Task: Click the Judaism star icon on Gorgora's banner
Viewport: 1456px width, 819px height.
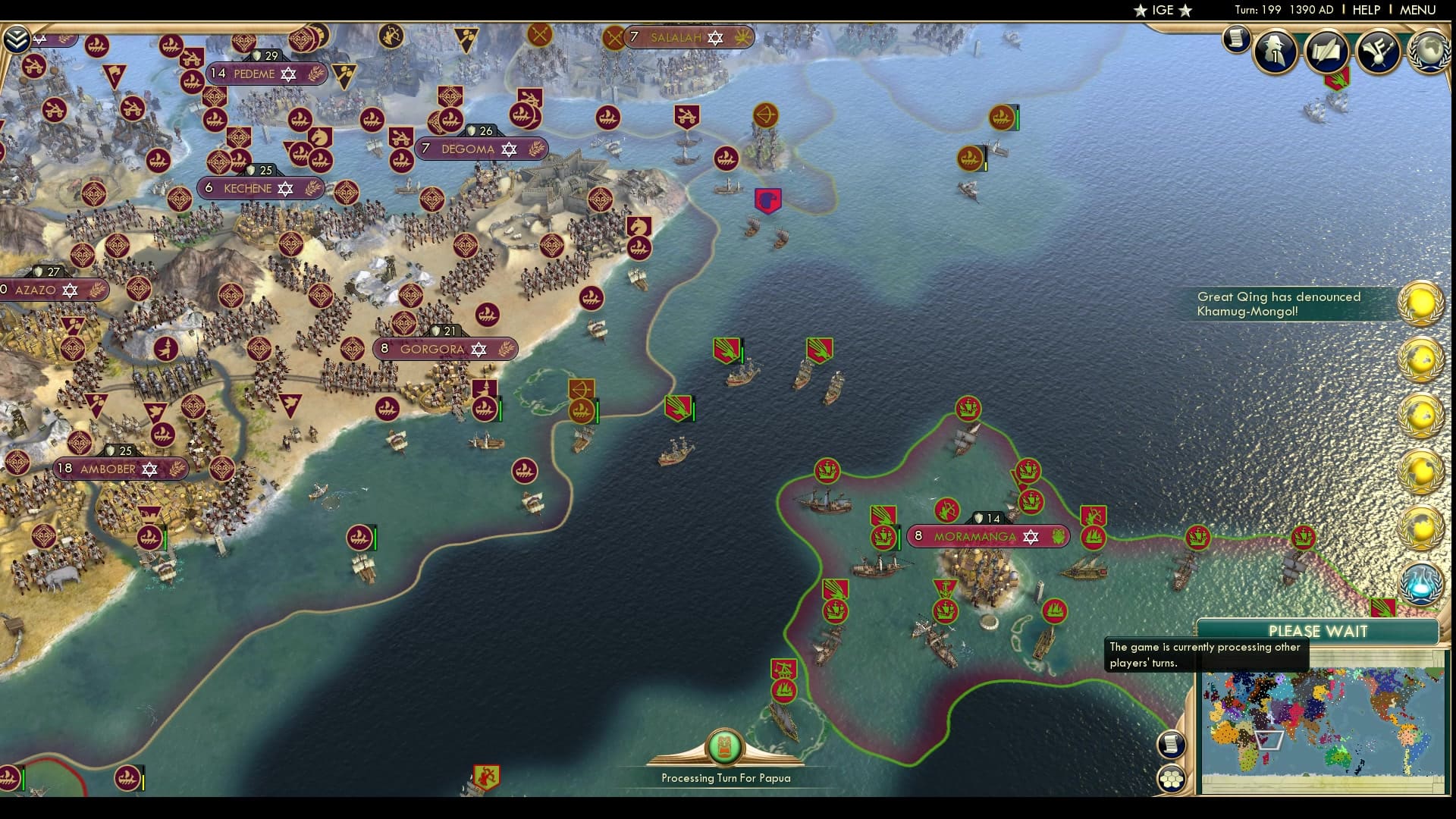Action: pos(478,350)
